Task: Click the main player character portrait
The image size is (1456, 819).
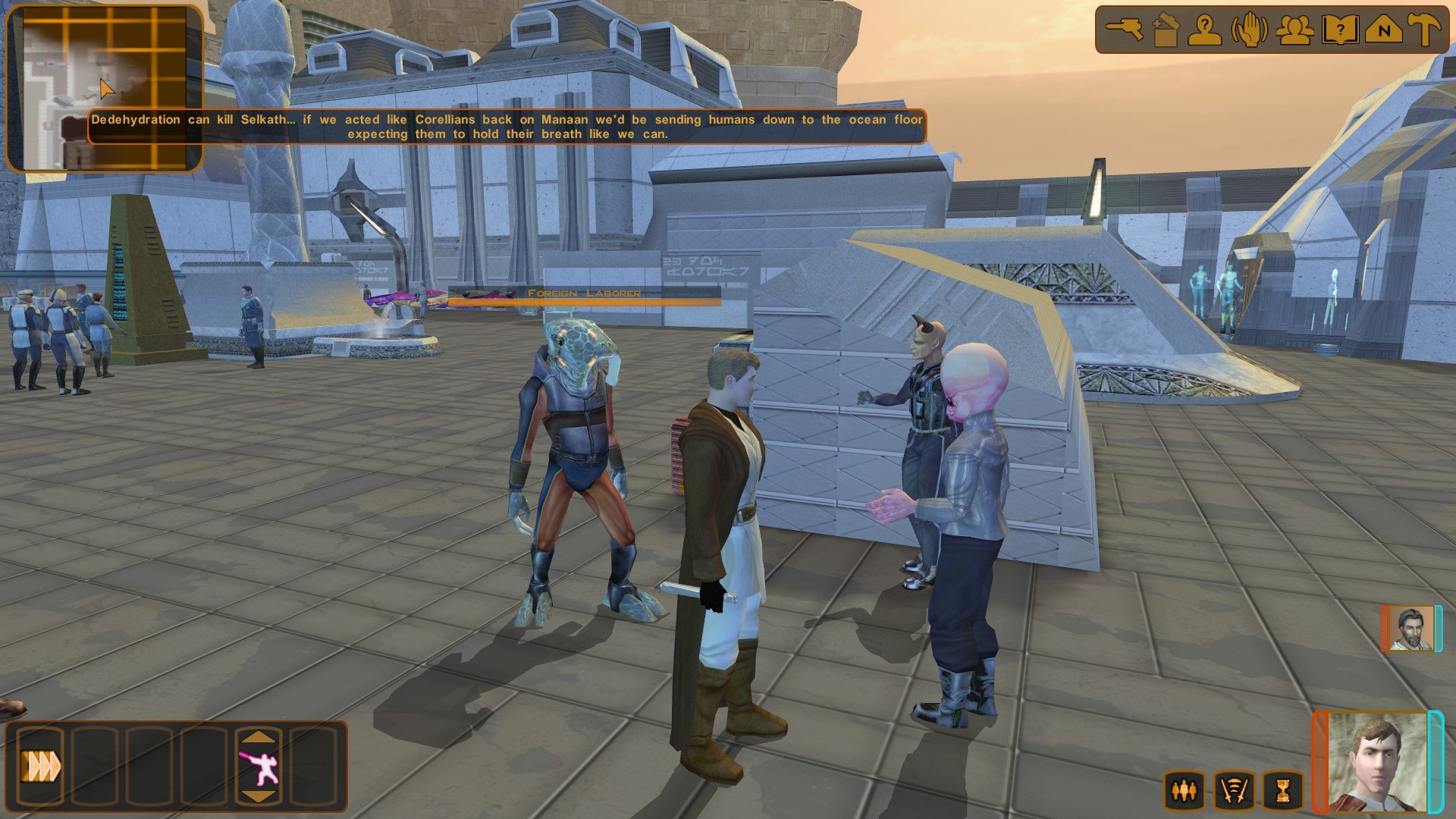Action: pos(1377,762)
